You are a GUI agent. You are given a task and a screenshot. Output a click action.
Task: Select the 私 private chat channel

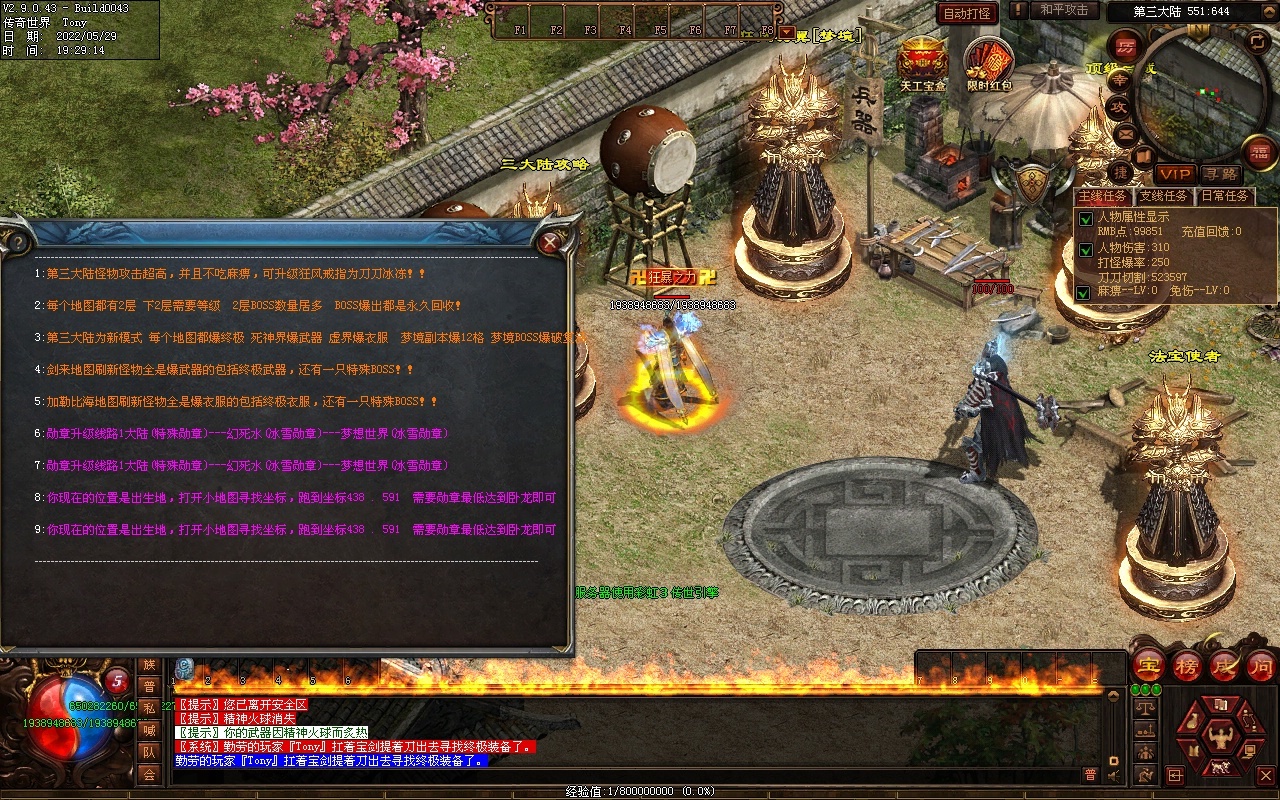pyautogui.click(x=149, y=708)
